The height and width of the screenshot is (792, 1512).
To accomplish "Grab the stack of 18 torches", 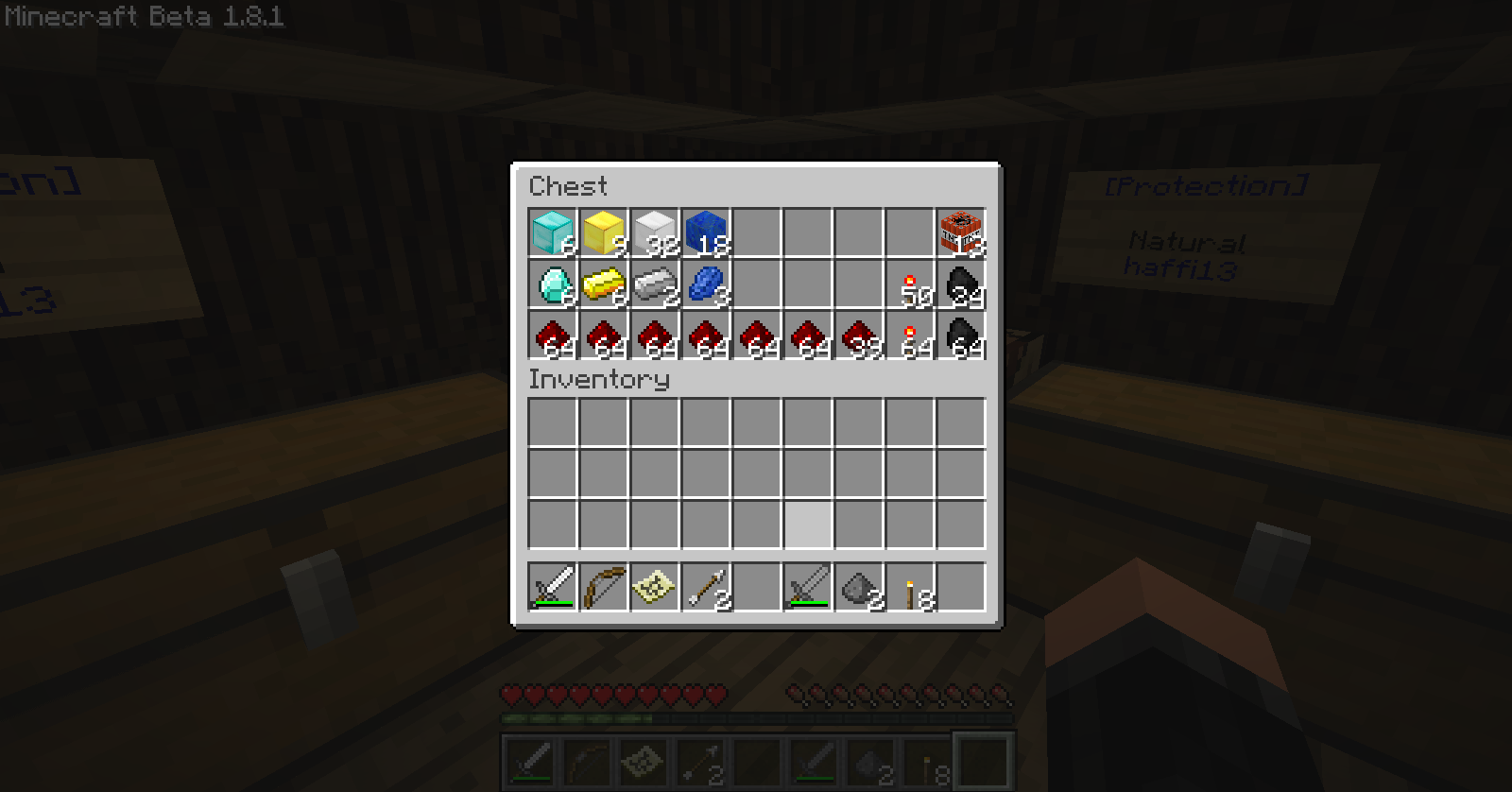I will click(910, 587).
